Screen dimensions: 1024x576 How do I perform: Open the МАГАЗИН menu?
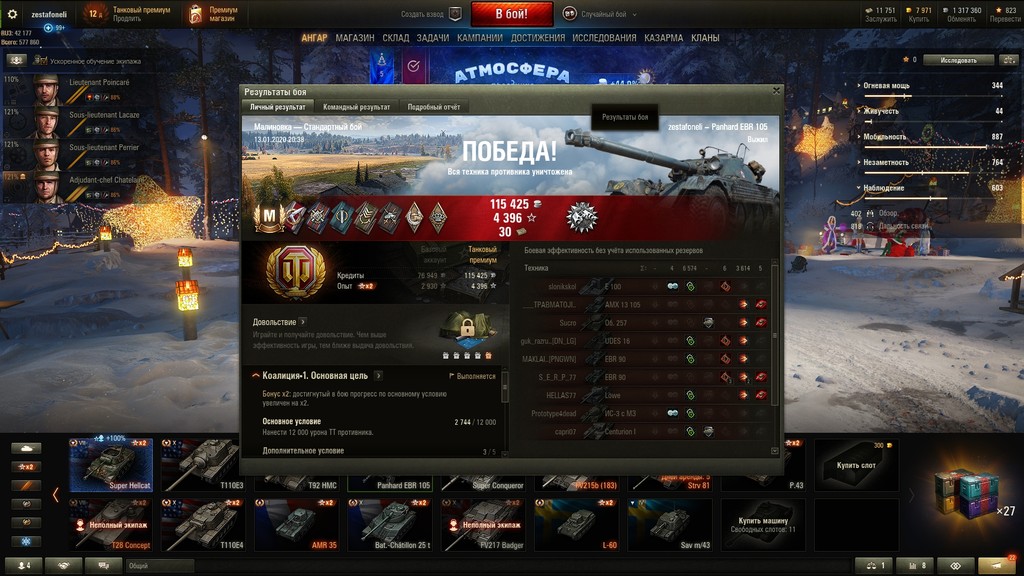[x=355, y=38]
